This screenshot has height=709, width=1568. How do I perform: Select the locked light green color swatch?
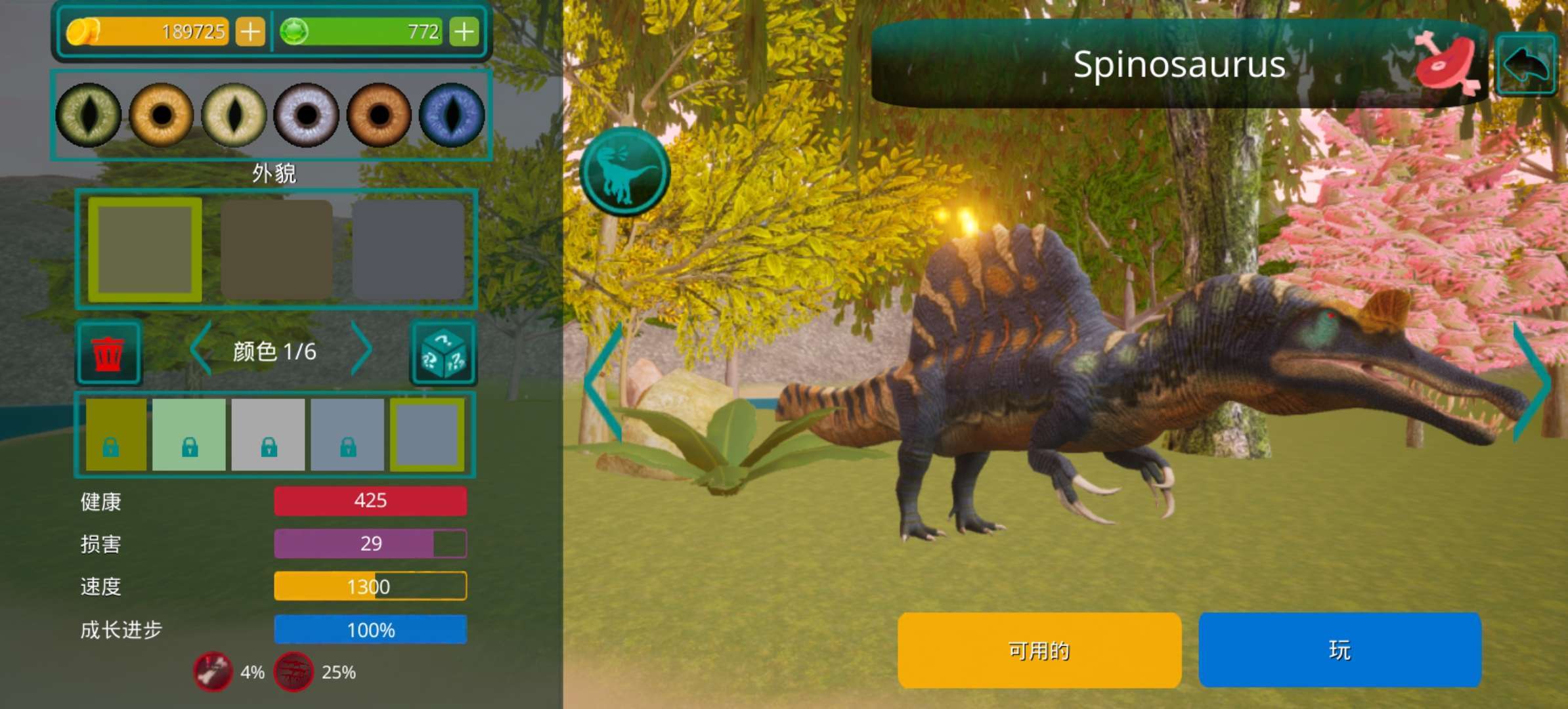coord(189,435)
